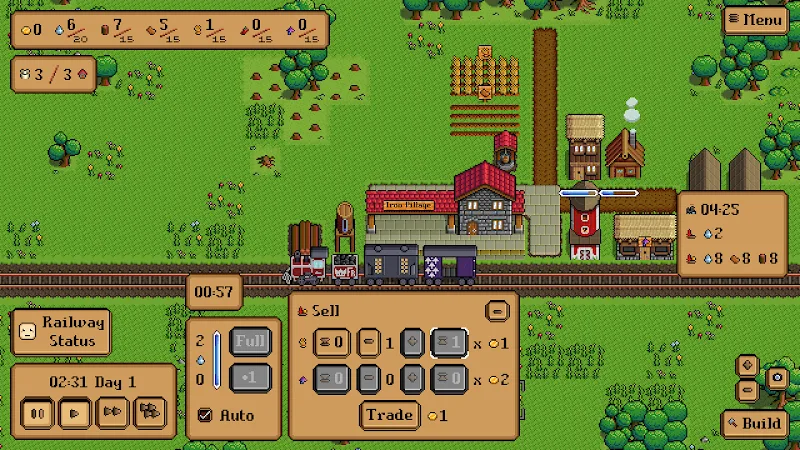The height and width of the screenshot is (450, 800).
Task: Click the Full water refill button
Action: tap(252, 341)
